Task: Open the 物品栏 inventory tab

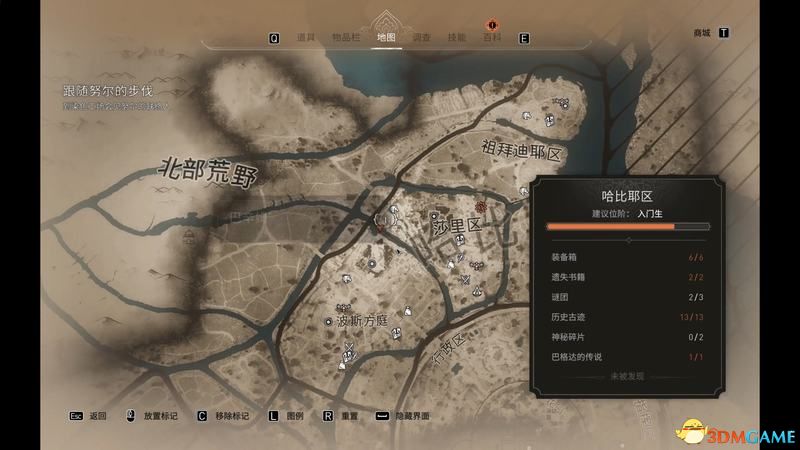Action: click(x=348, y=38)
